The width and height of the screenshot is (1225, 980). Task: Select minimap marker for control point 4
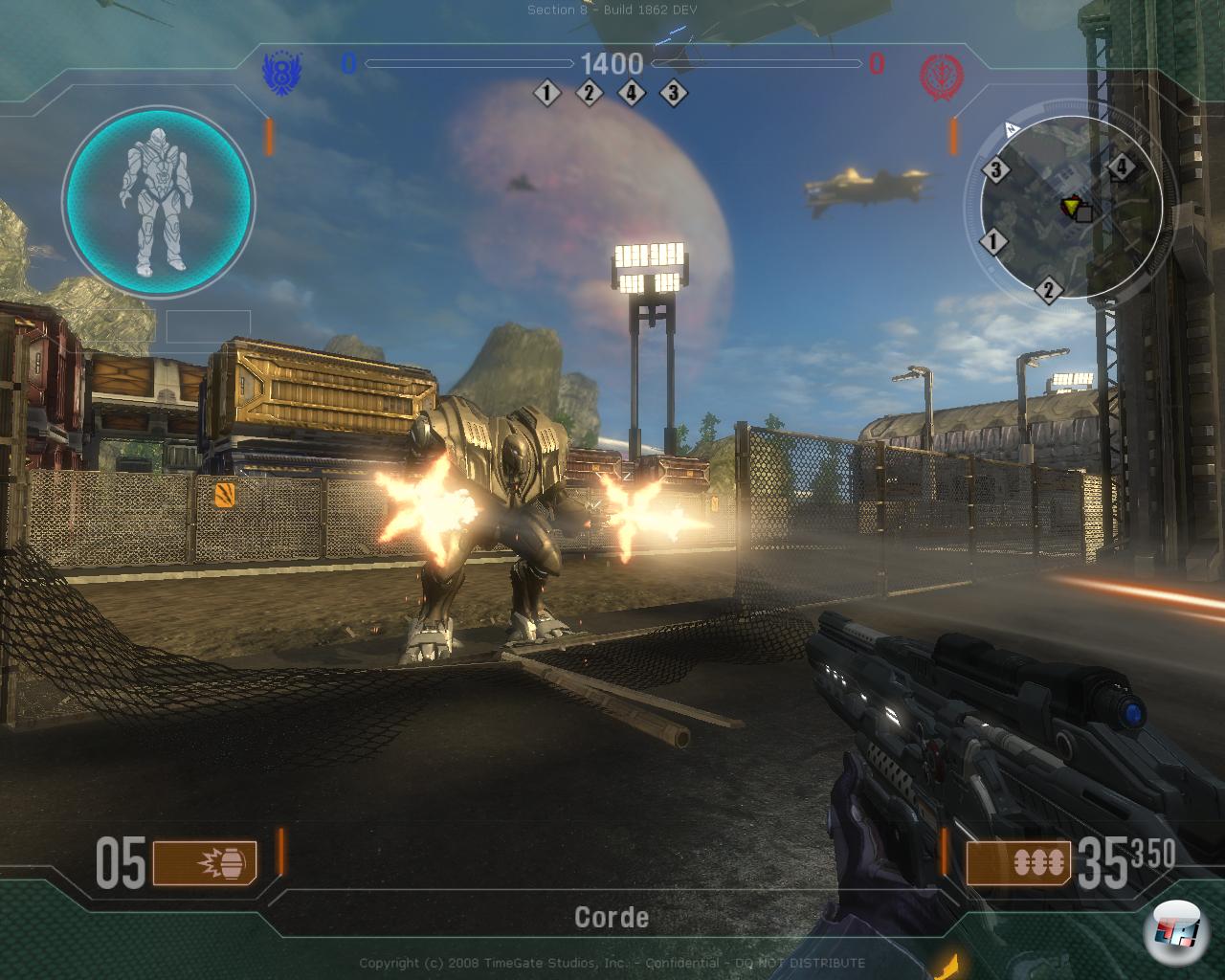coord(1121,169)
